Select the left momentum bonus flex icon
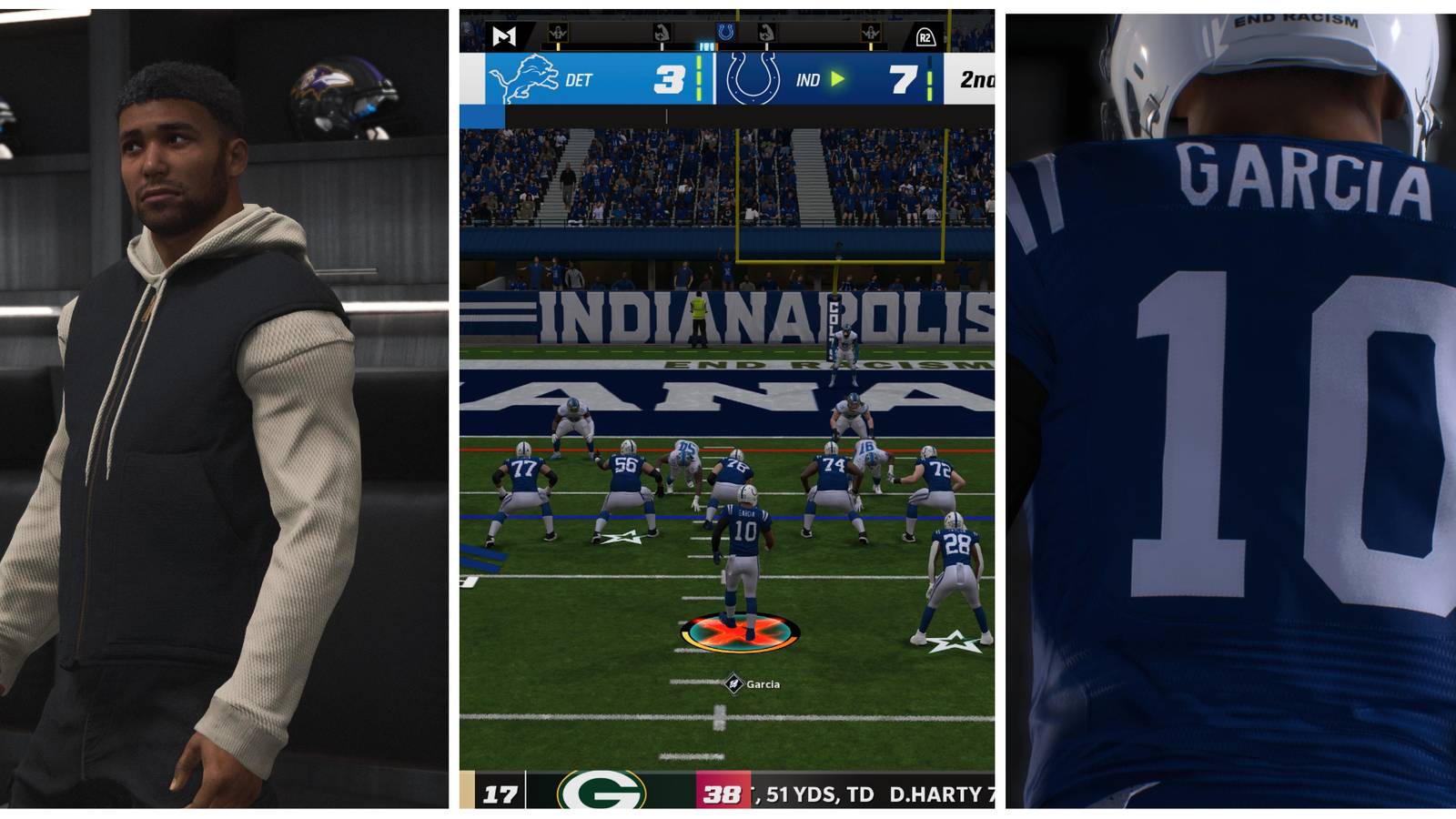This screenshot has height=819, width=1456. 662,33
